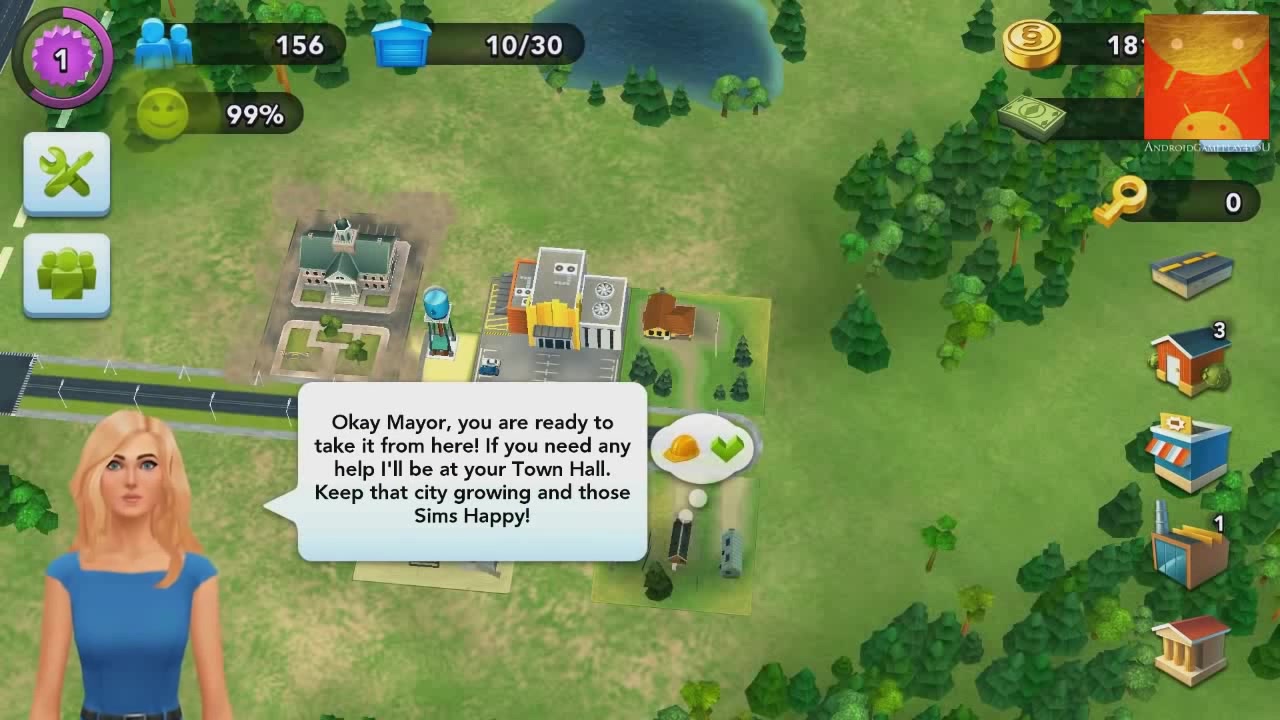Image resolution: width=1280 pixels, height=720 pixels.
Task: Open the wrench and screwdriver tools button
Action: [x=66, y=173]
